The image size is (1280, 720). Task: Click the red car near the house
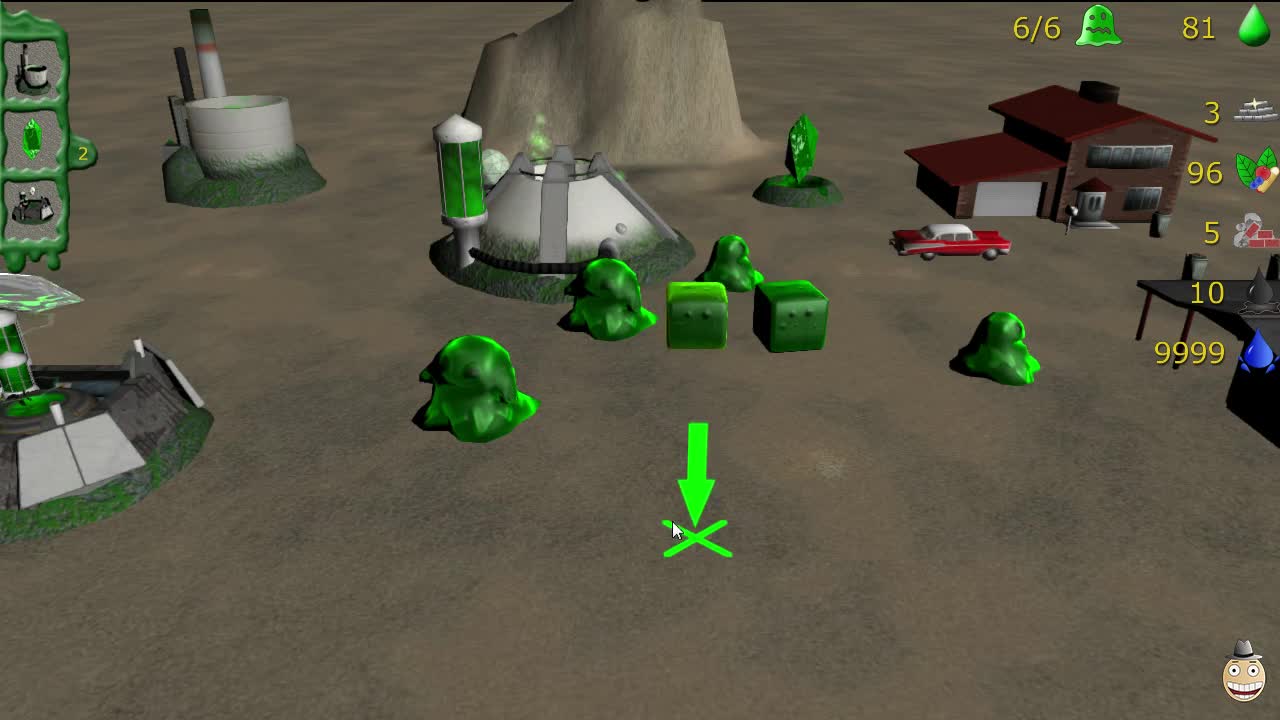950,243
